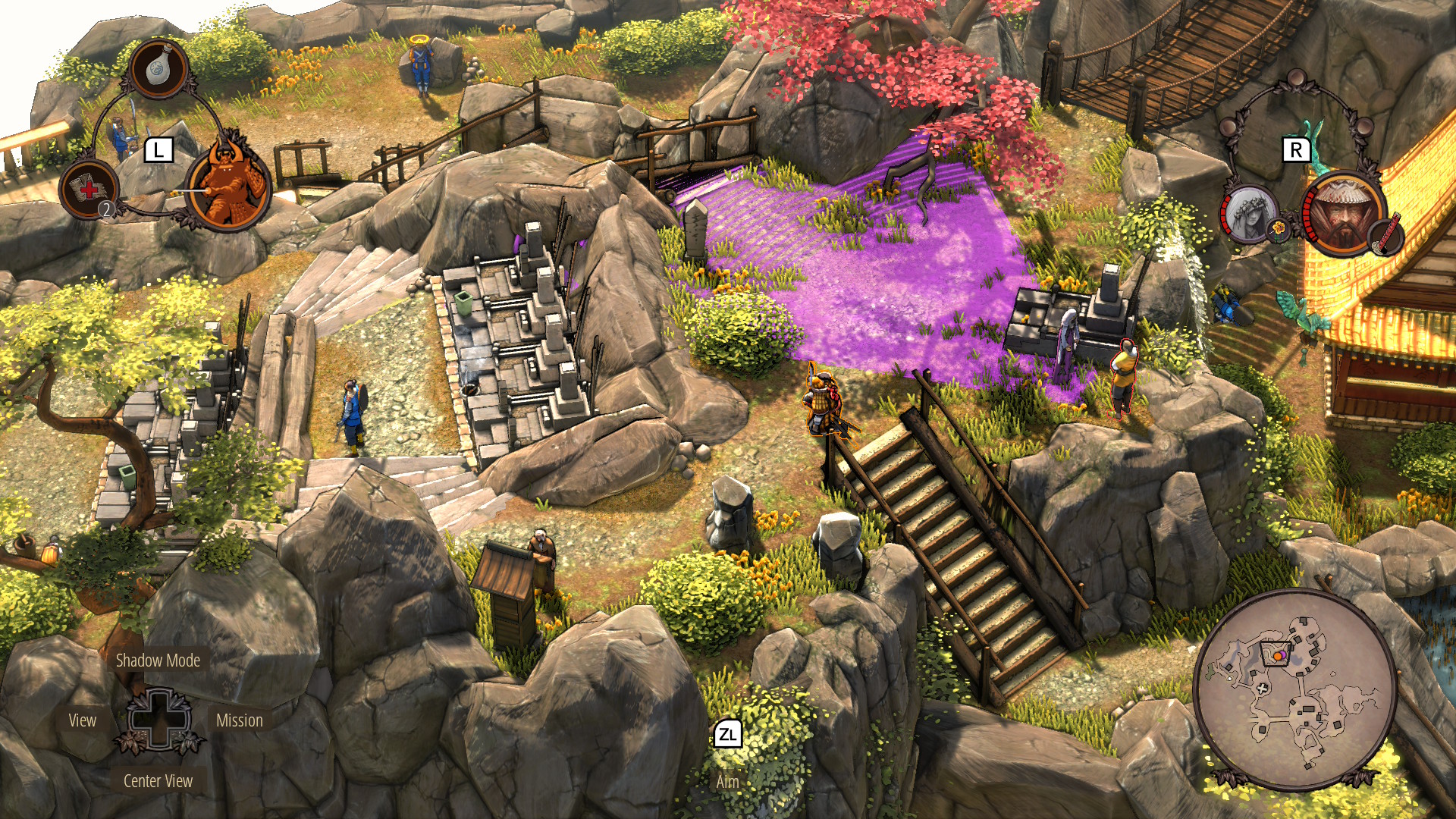Activate the orange samurai armor ability
The width and height of the screenshot is (1456, 819).
(x=228, y=184)
